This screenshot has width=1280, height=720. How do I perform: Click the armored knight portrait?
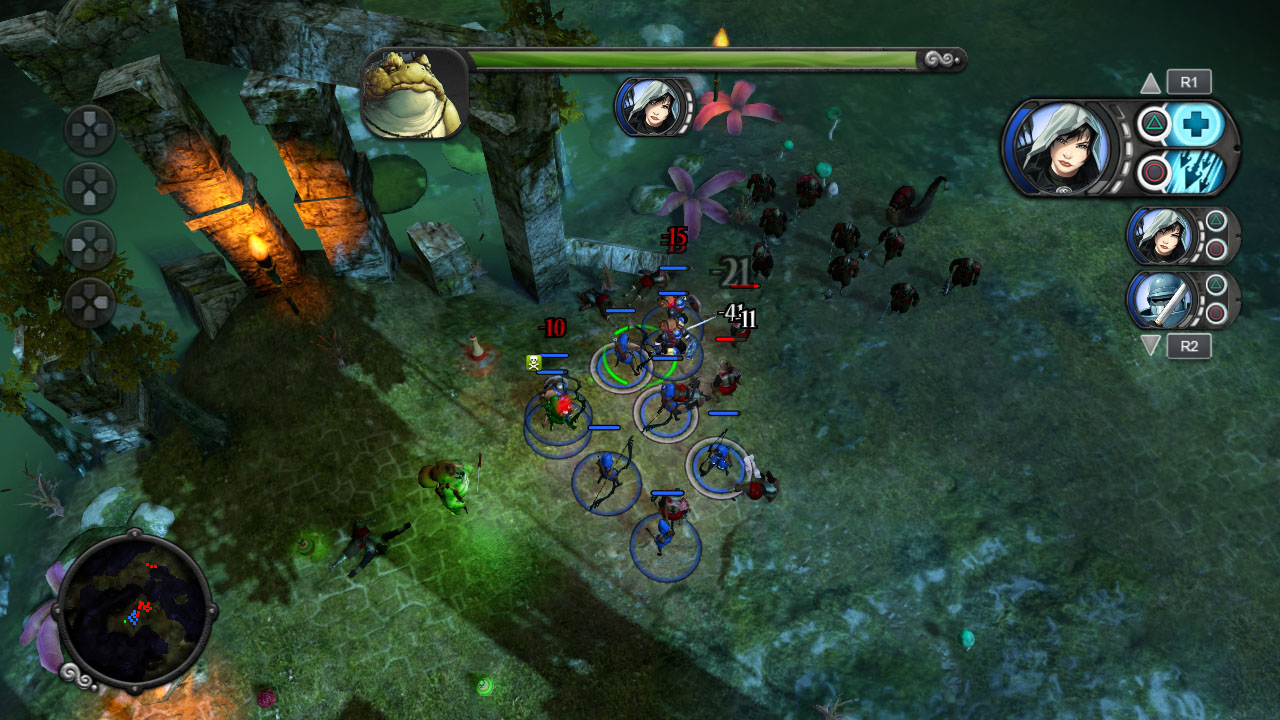[x=1163, y=299]
